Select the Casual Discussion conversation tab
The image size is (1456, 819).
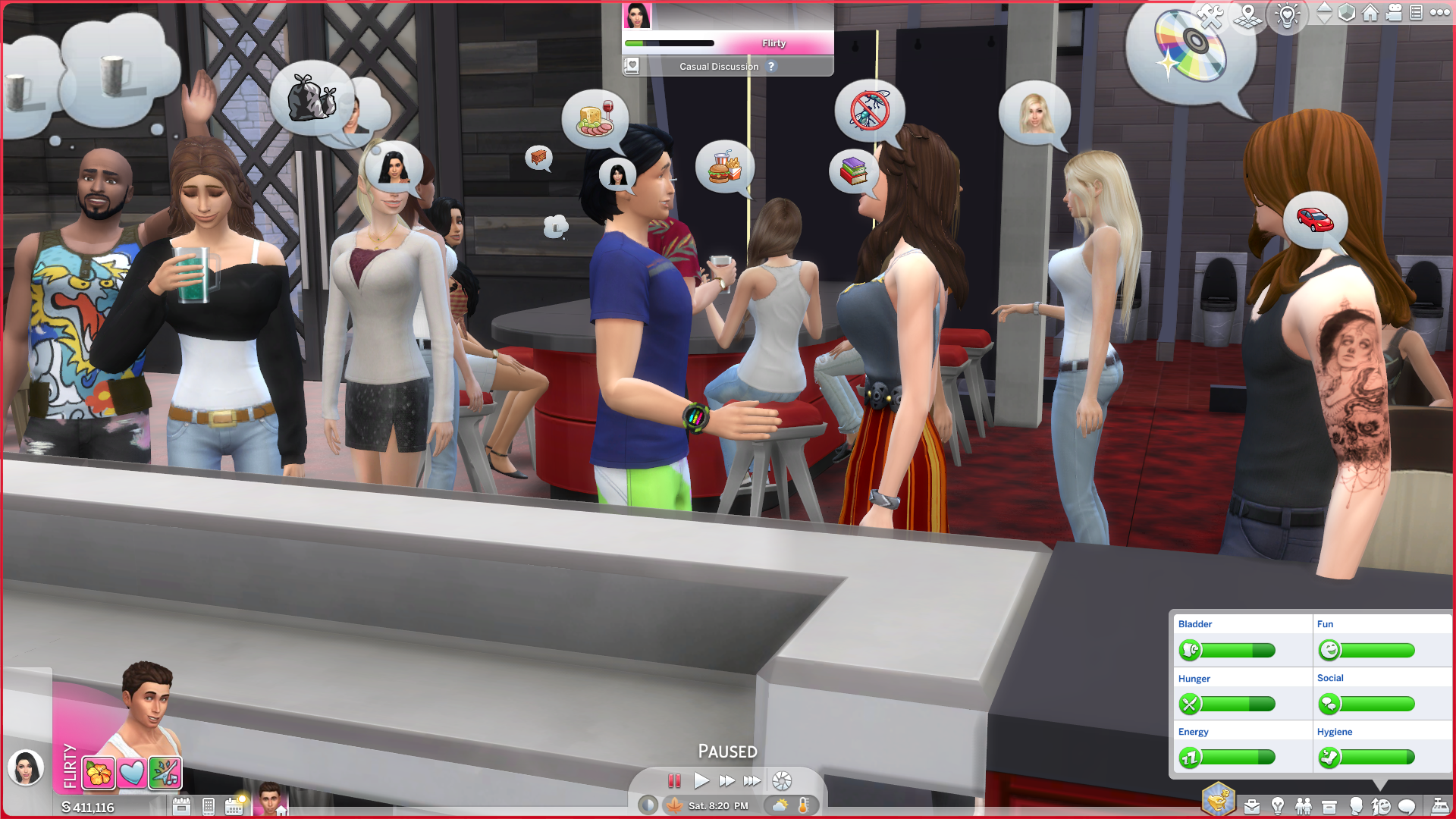tap(720, 66)
